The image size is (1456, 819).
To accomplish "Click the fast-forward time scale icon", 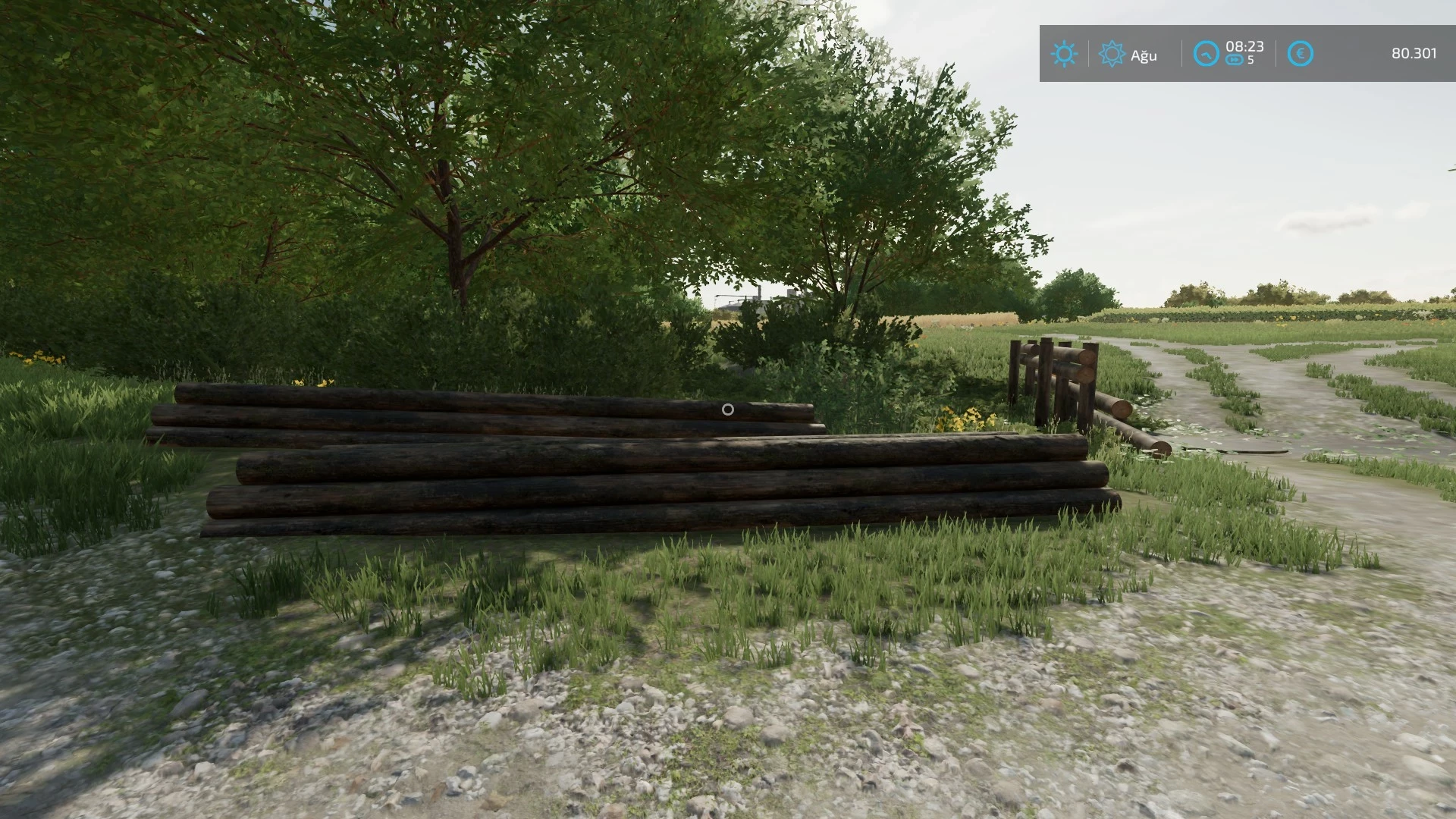I will point(1234,60).
